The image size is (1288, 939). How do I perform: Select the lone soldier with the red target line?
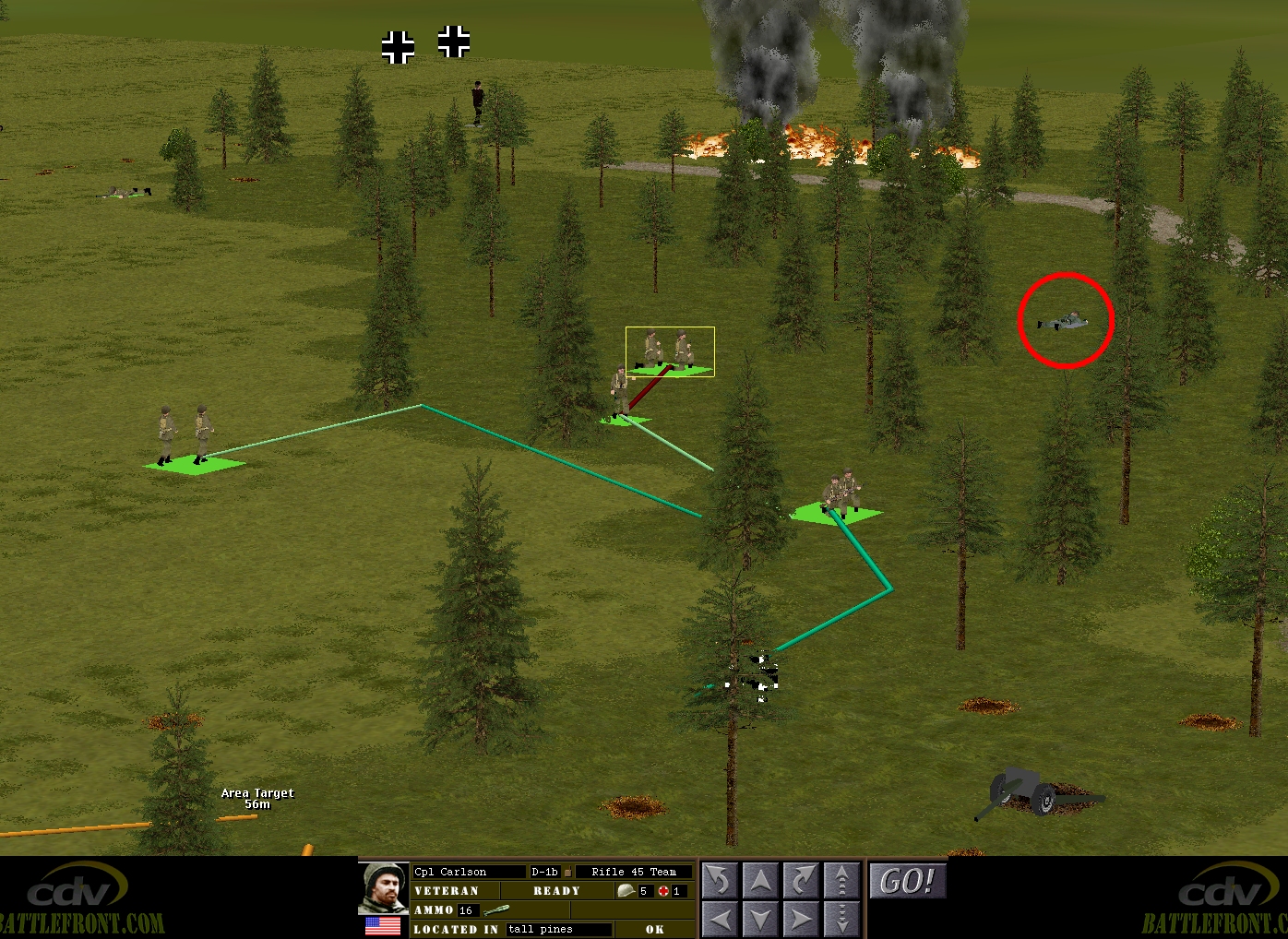tap(620, 394)
